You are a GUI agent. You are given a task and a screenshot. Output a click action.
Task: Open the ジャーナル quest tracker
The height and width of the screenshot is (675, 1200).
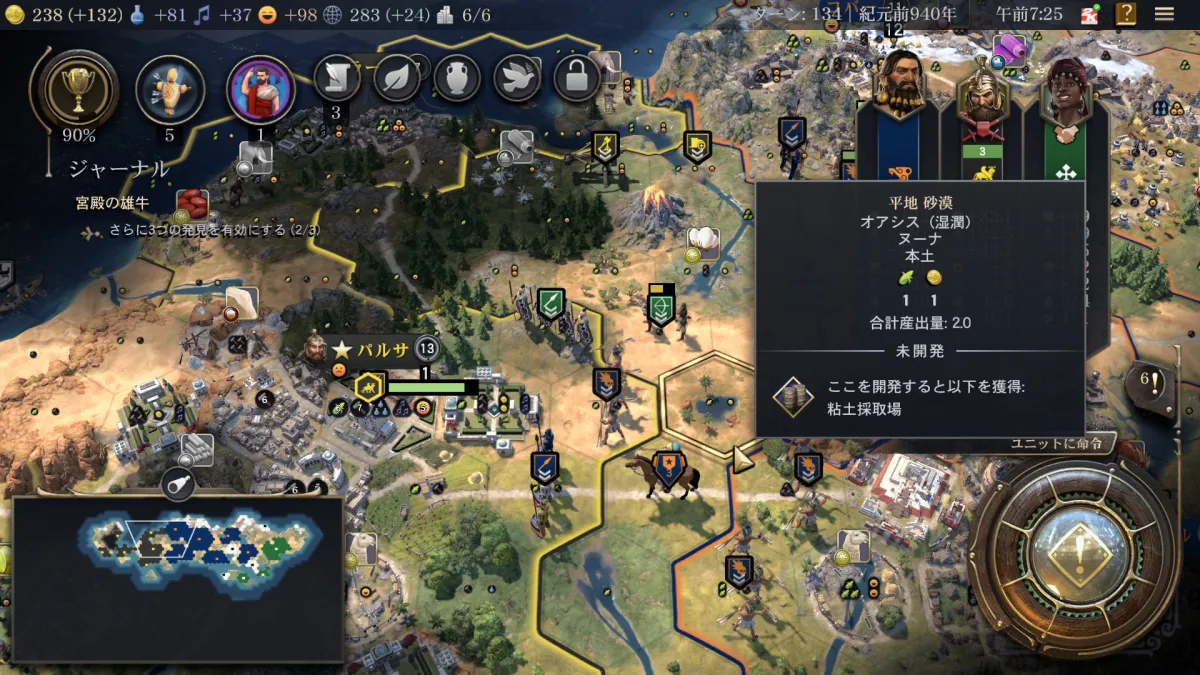(x=119, y=168)
